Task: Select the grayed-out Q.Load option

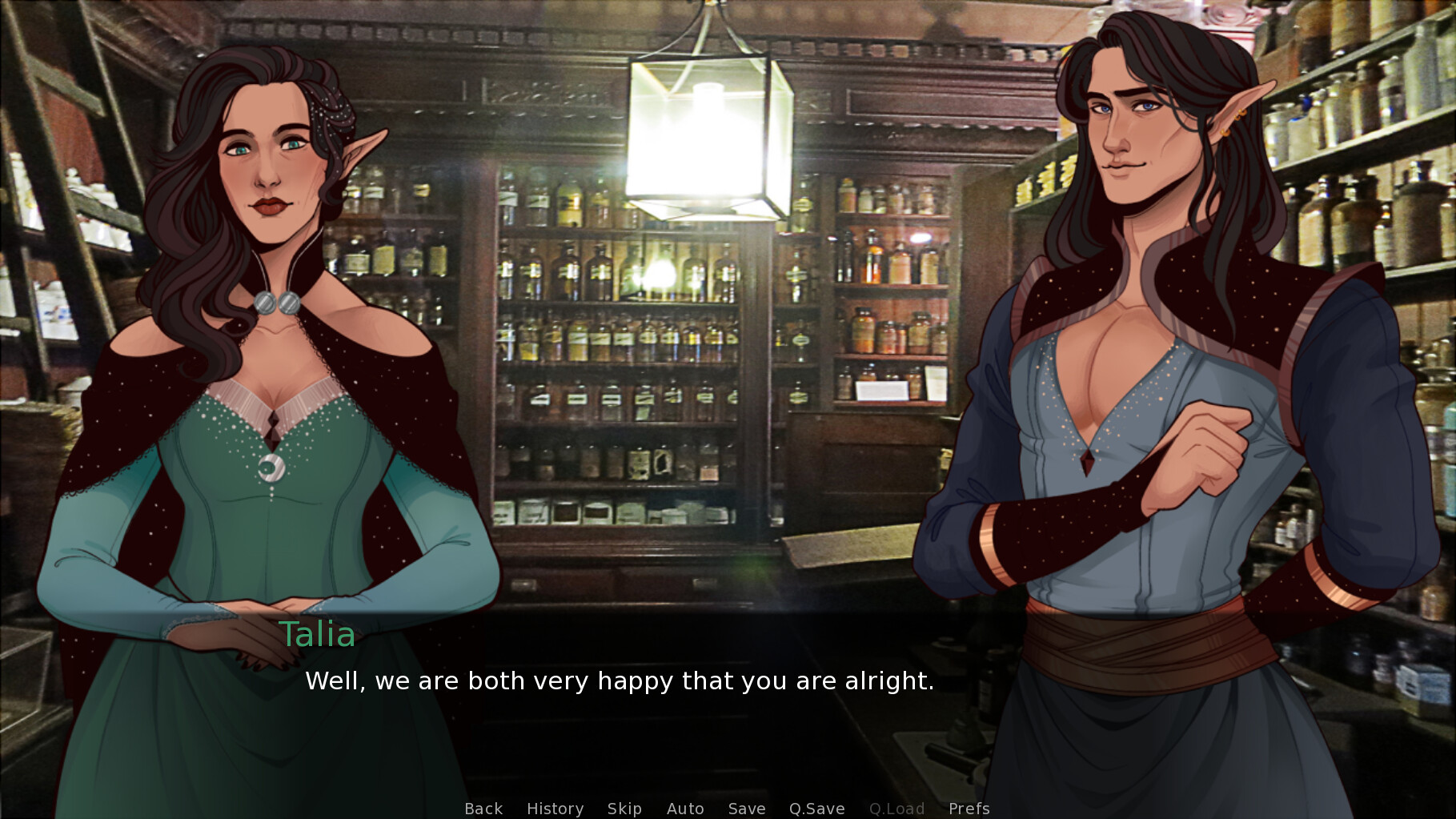Action: 897,809
